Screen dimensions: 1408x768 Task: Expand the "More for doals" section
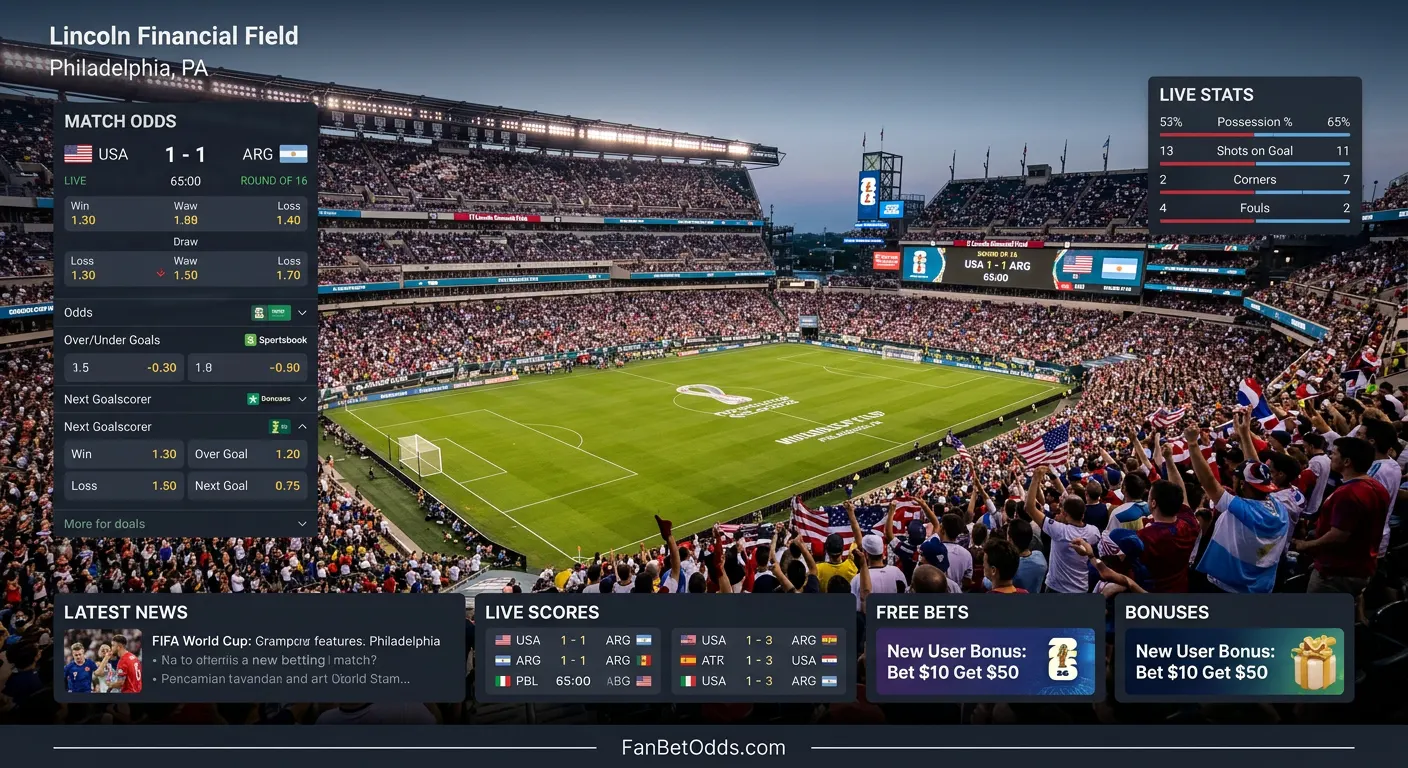tap(302, 523)
